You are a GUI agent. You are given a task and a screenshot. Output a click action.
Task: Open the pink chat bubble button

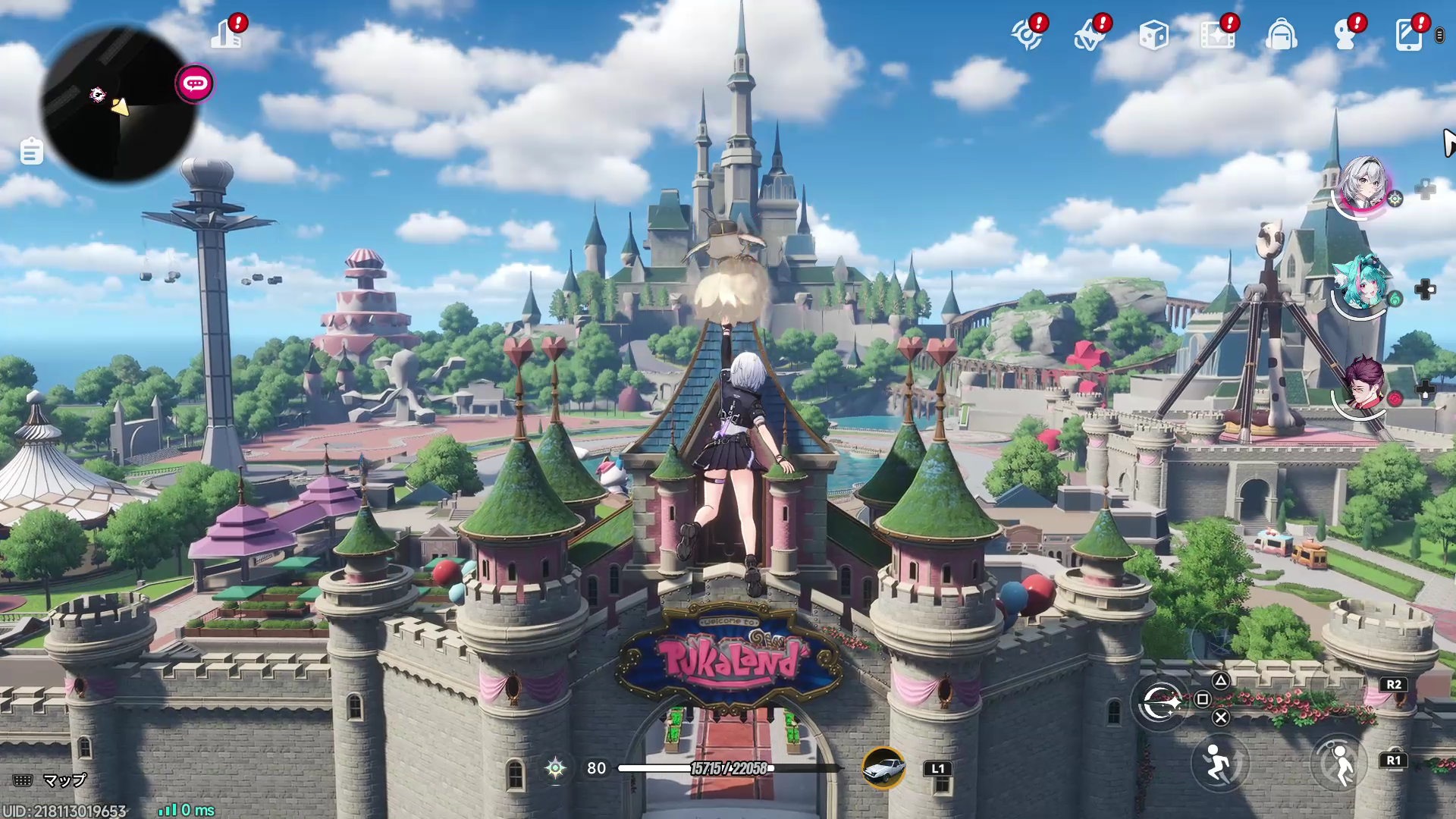[195, 83]
